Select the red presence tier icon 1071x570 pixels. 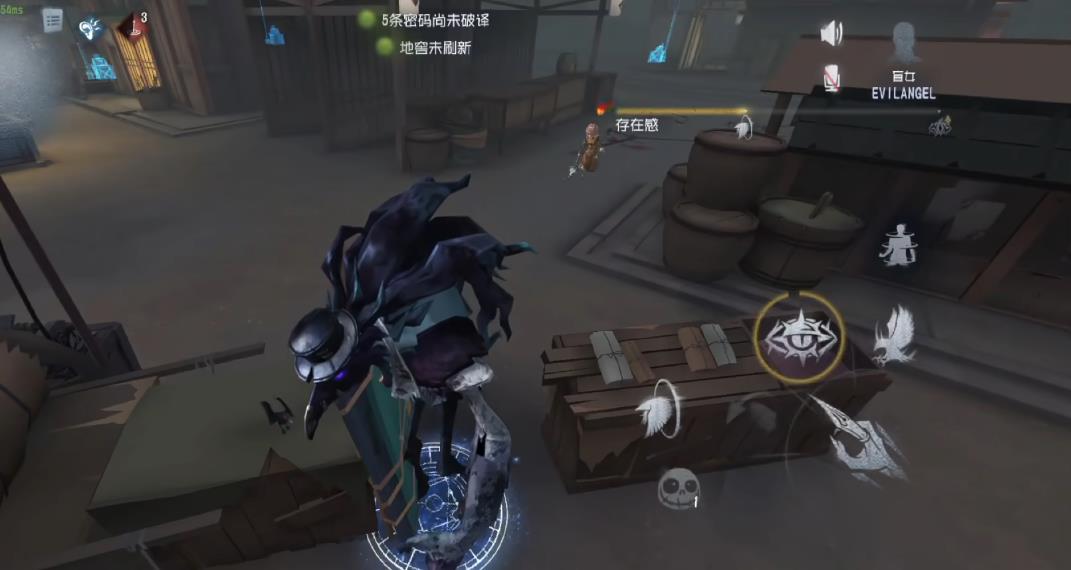(x=131, y=26)
